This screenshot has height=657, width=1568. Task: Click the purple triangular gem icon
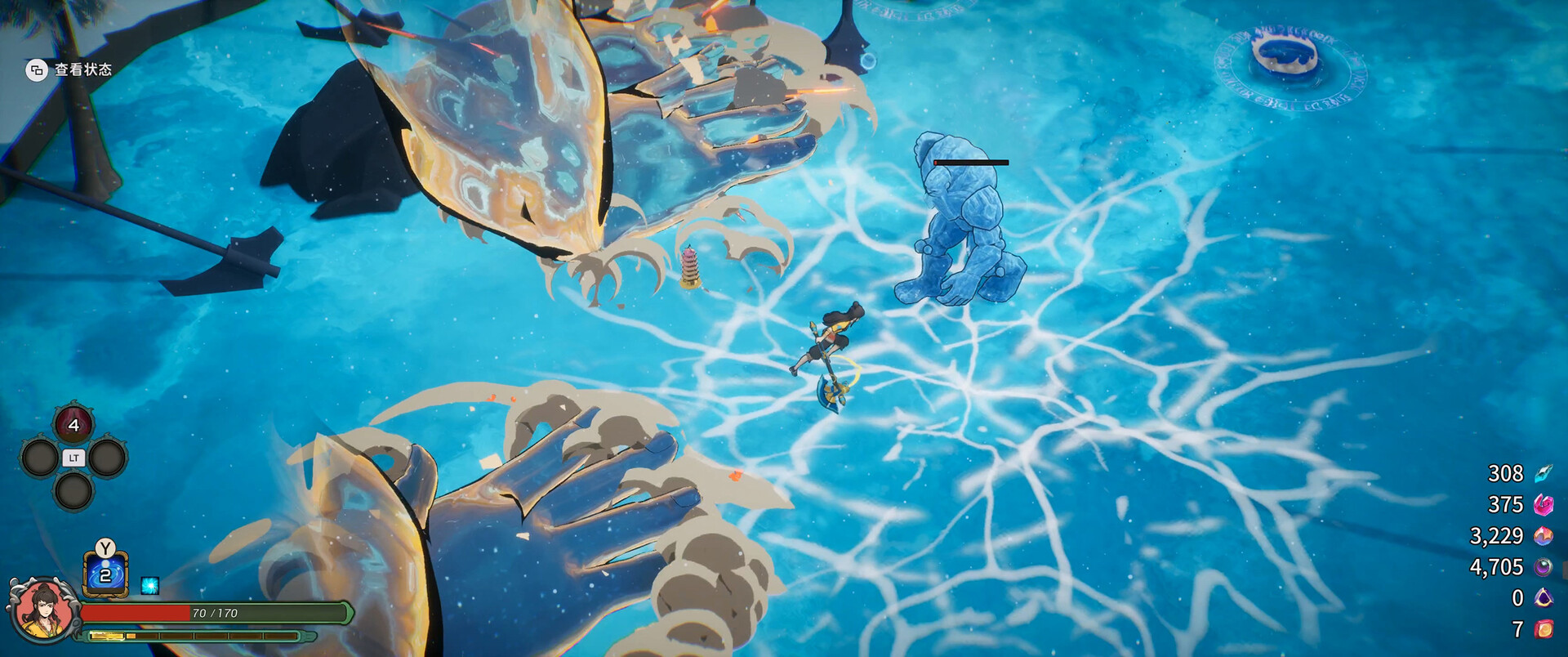[1543, 598]
